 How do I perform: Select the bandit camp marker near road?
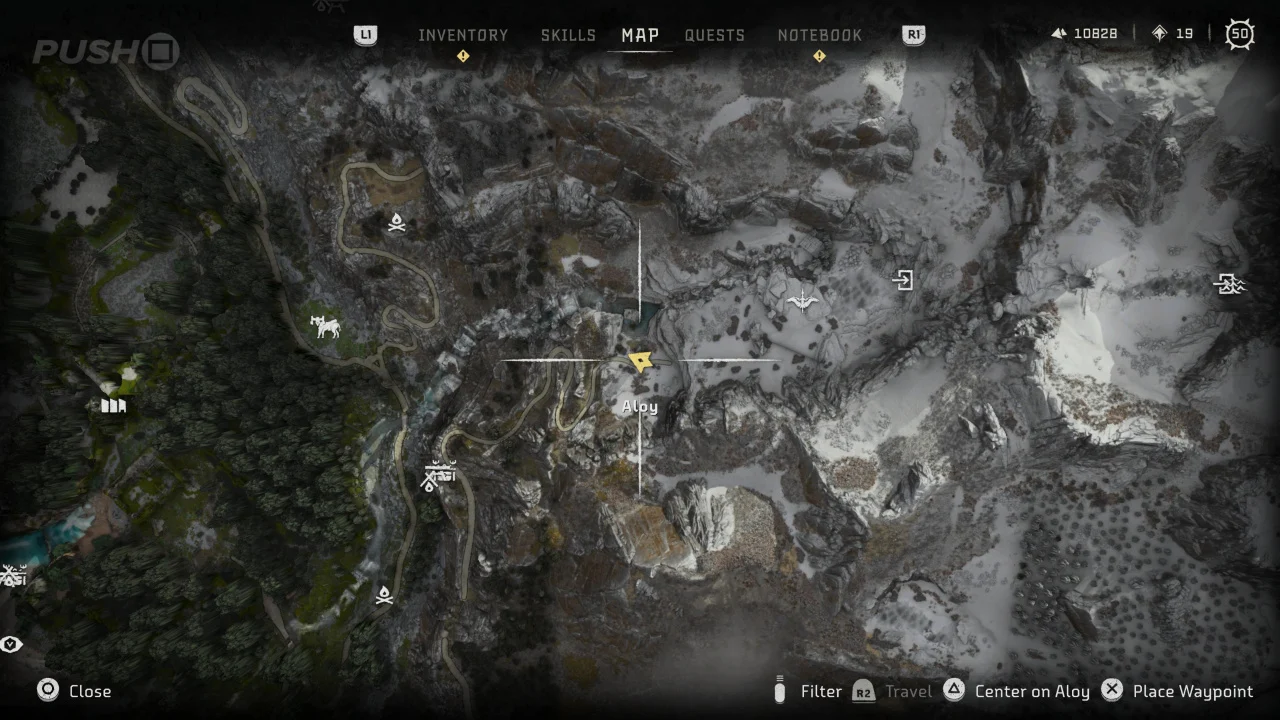437,475
